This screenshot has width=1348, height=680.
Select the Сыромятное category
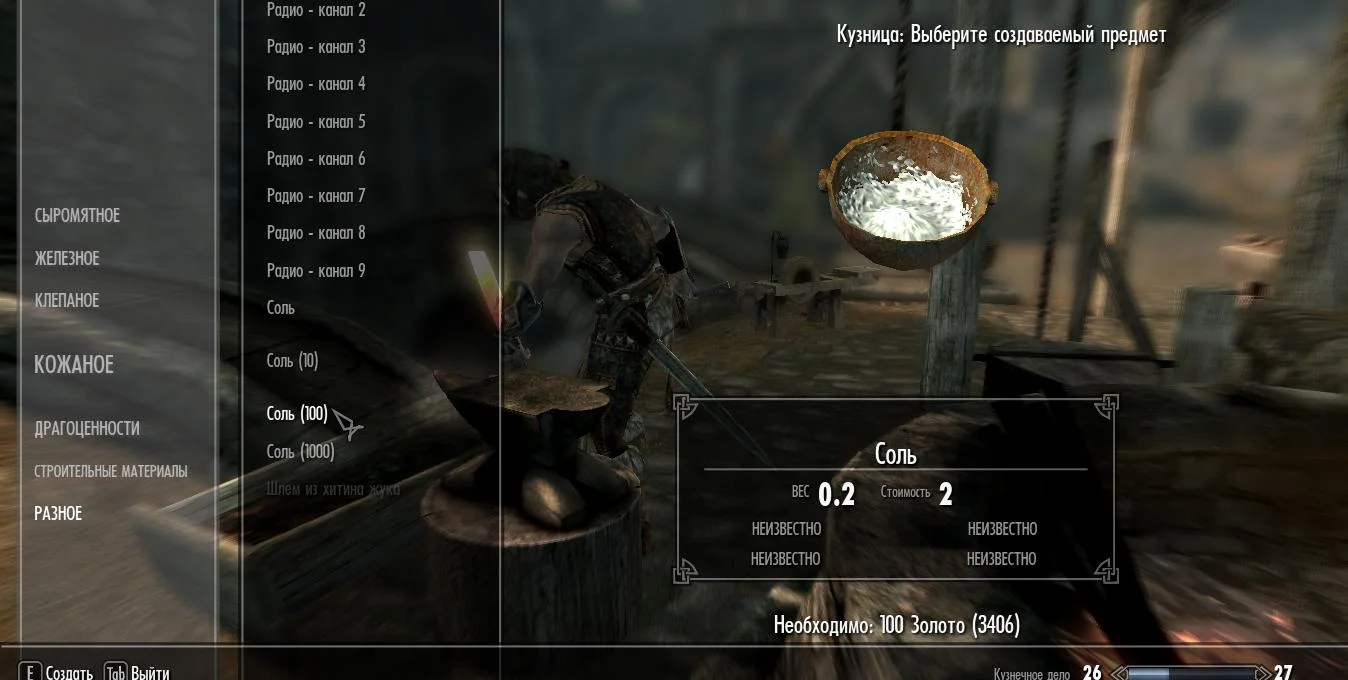coord(77,216)
